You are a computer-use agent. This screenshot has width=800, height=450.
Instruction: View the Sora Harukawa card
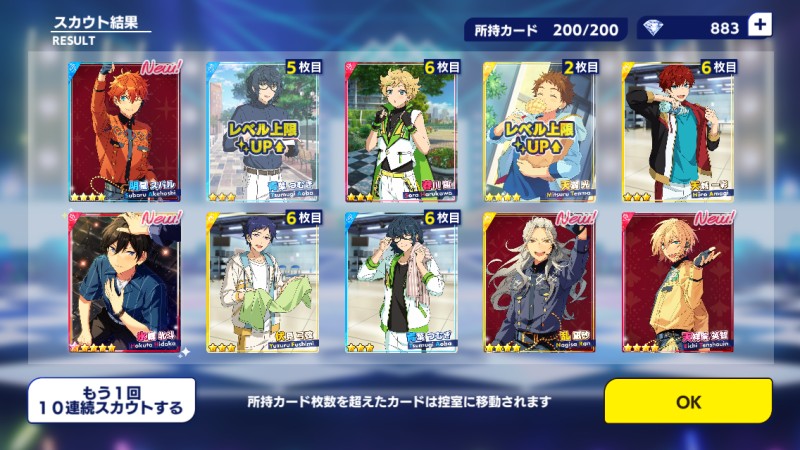[x=403, y=132]
